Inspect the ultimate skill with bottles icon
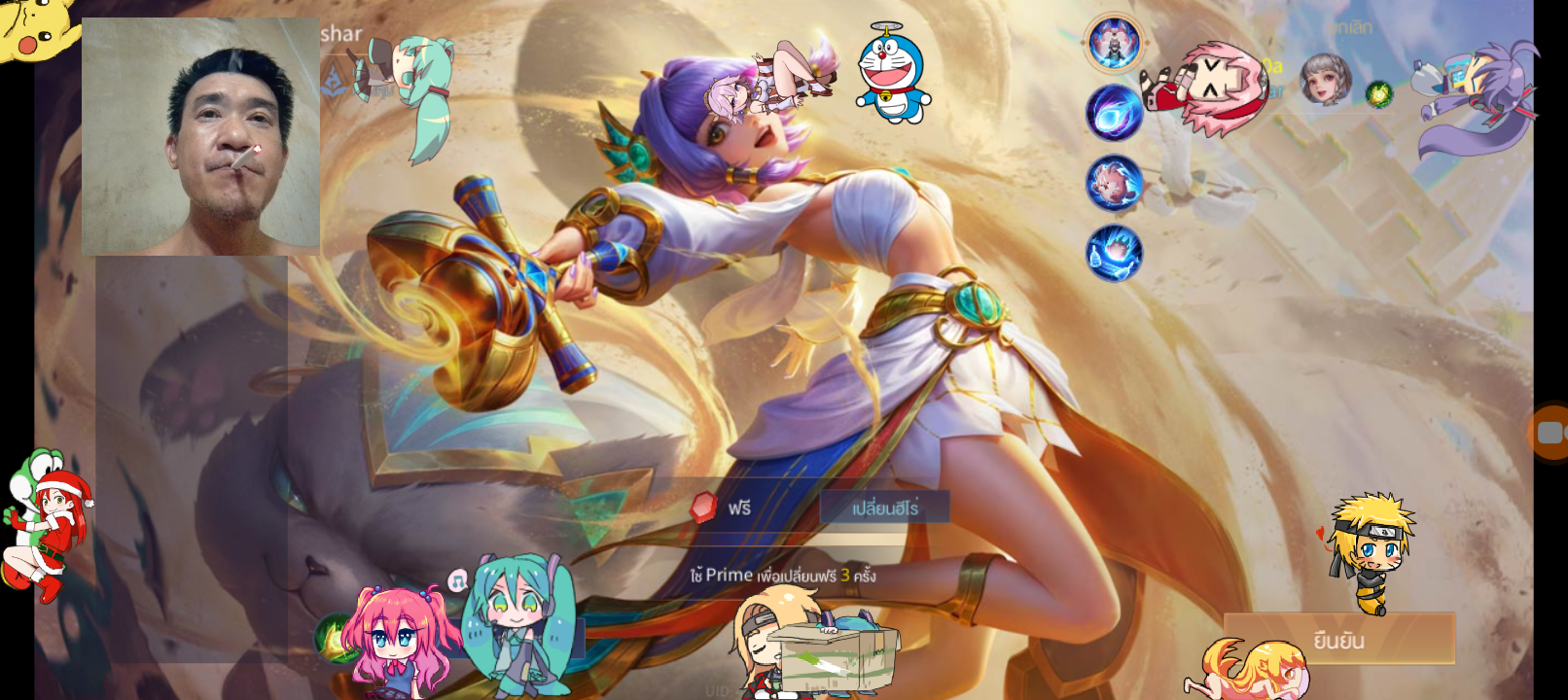1568x700 pixels. click(x=1114, y=253)
